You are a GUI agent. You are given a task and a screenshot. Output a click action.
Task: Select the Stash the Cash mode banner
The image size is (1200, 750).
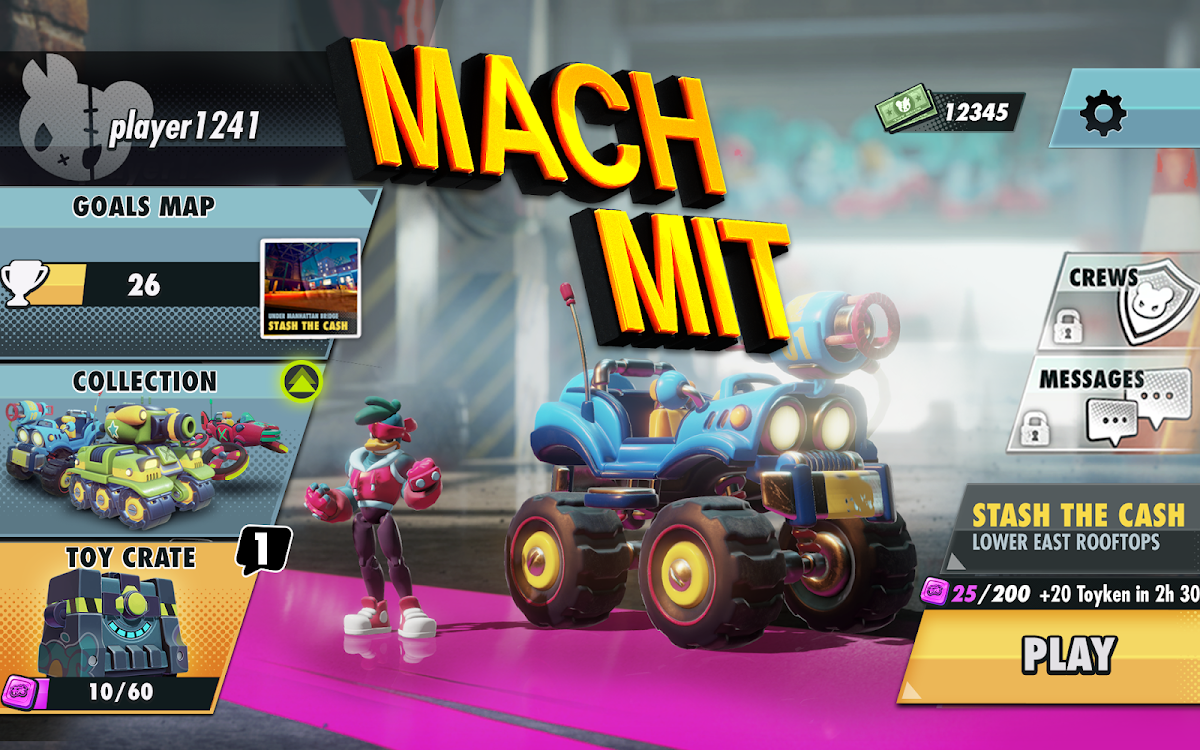pyautogui.click(x=1078, y=527)
